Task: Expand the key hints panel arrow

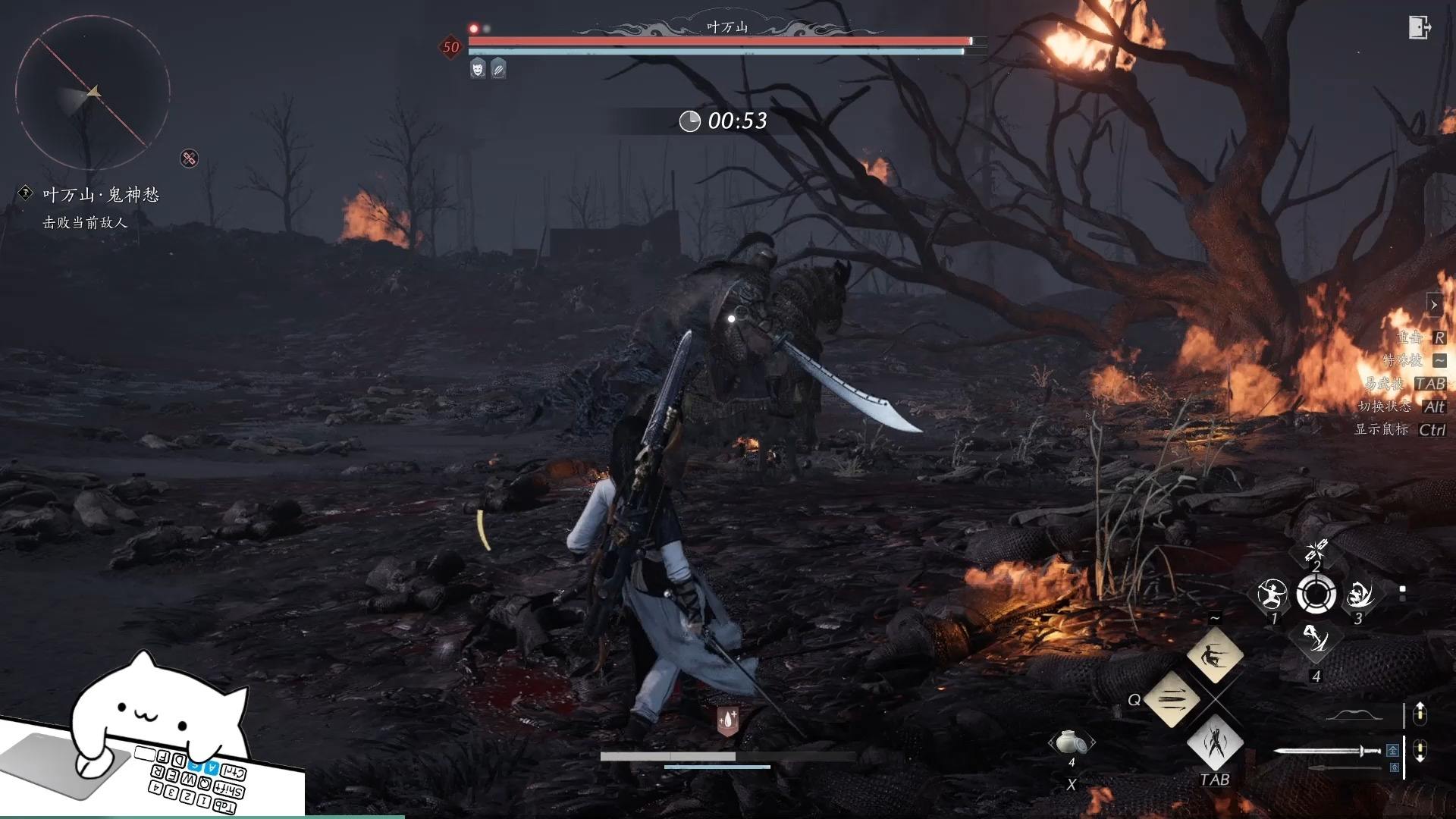Action: tap(1433, 305)
